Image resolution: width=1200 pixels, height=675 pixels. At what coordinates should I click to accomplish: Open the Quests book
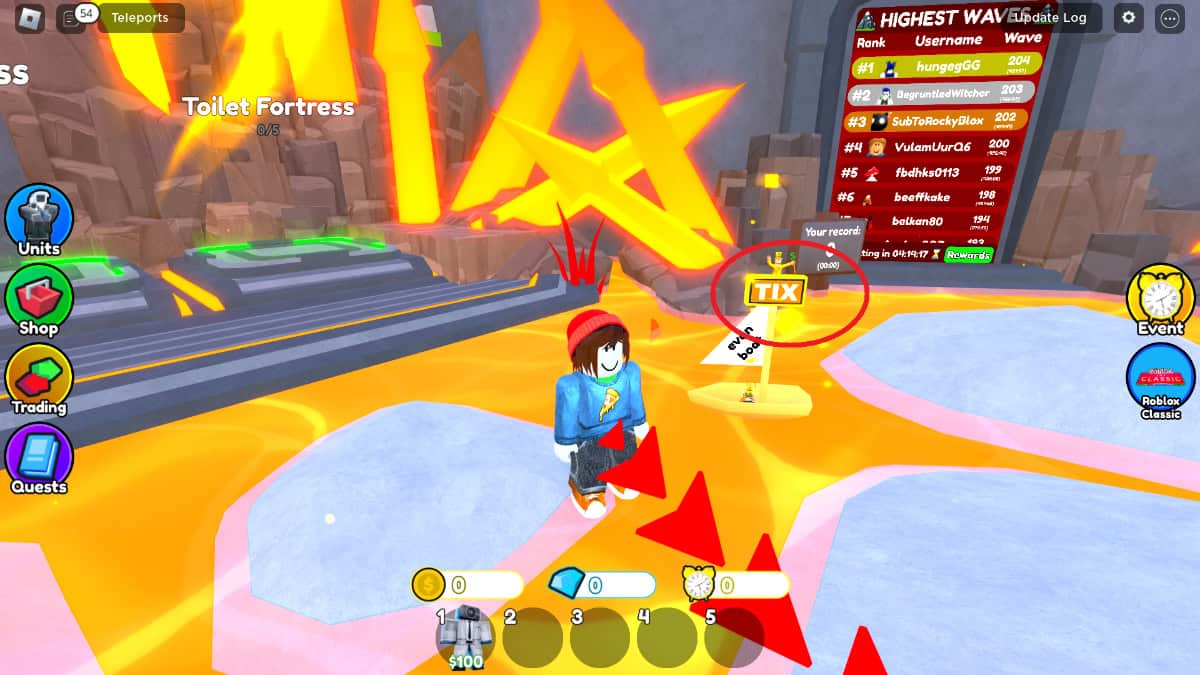tap(39, 457)
